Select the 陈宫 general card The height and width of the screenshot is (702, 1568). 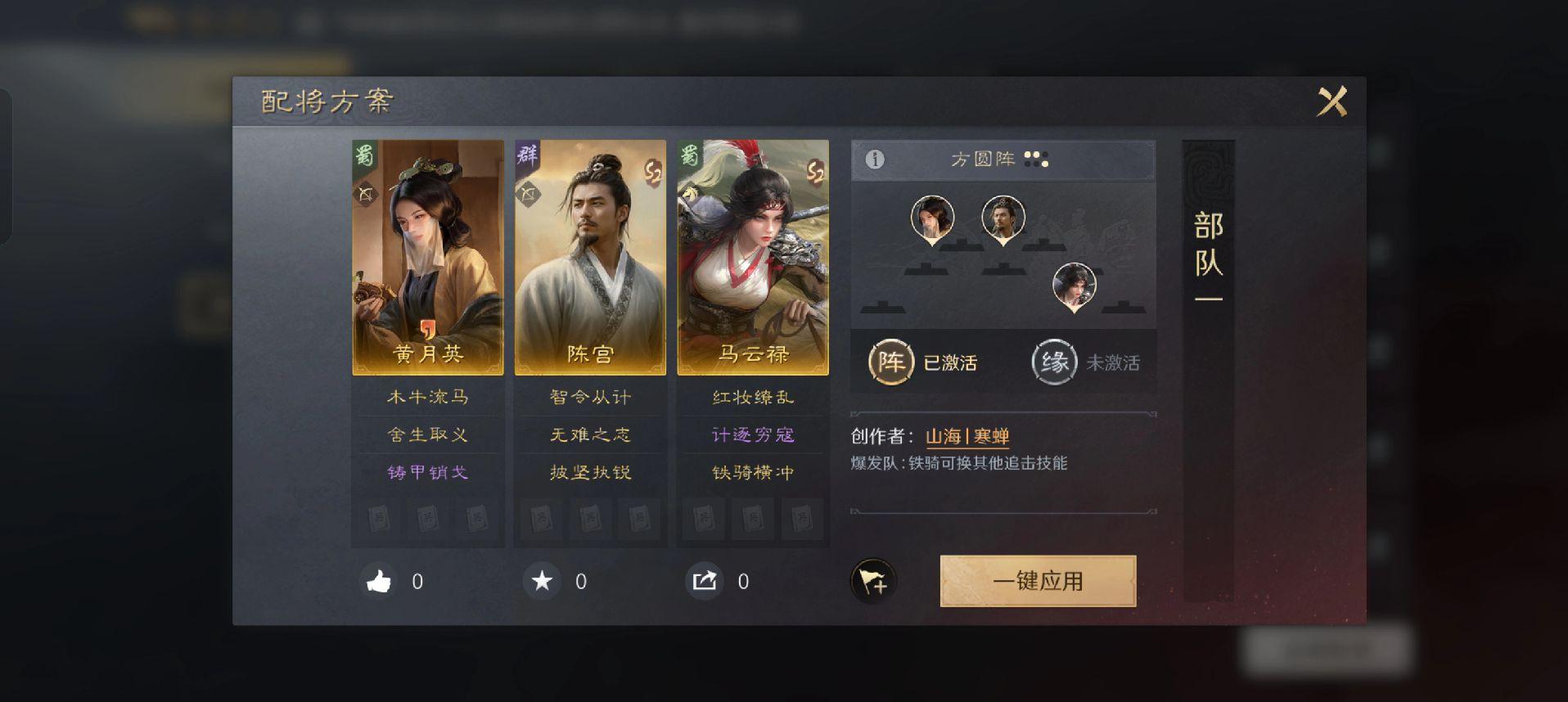[589, 257]
